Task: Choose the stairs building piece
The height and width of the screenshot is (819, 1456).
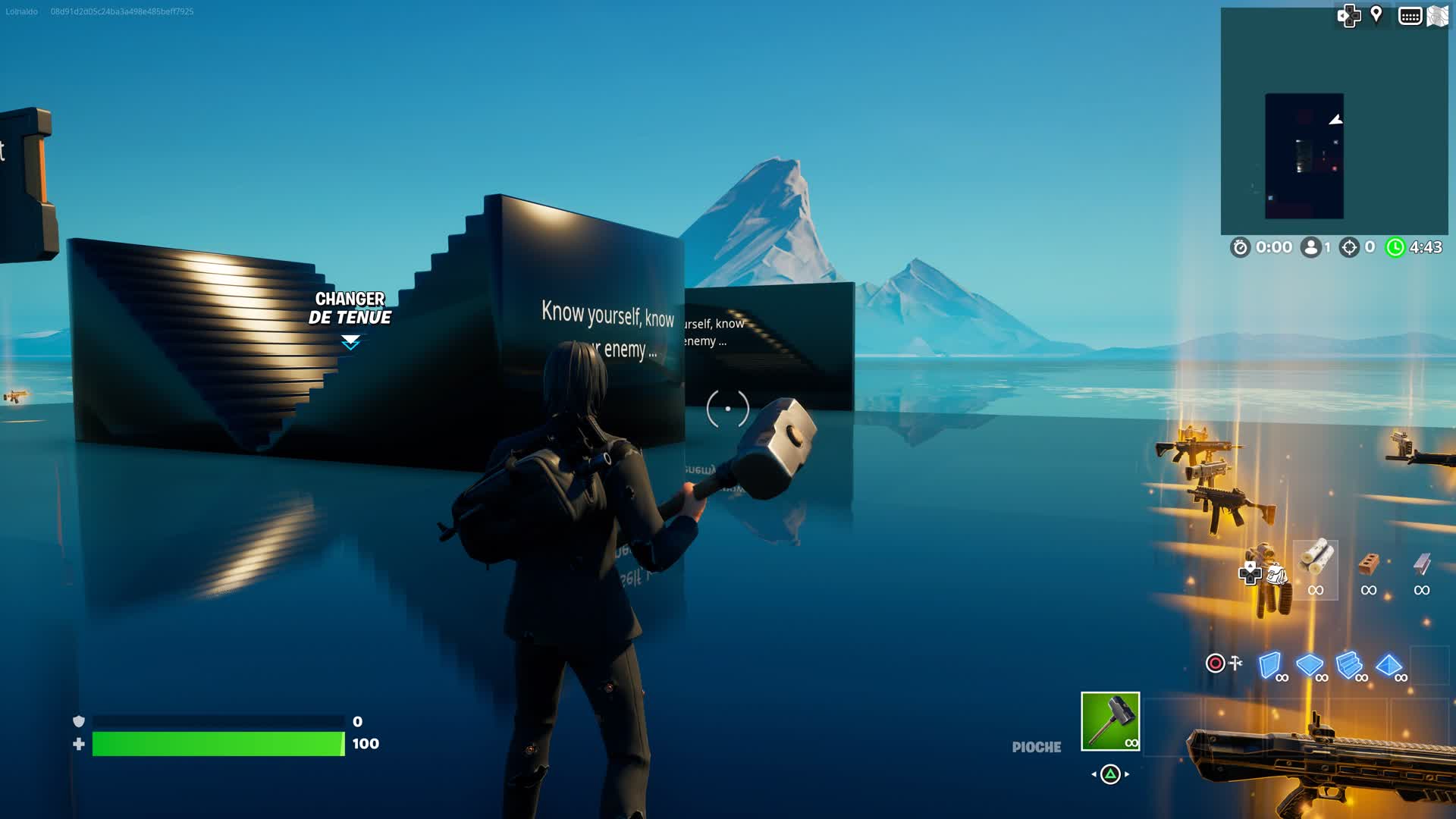Action: (1349, 665)
